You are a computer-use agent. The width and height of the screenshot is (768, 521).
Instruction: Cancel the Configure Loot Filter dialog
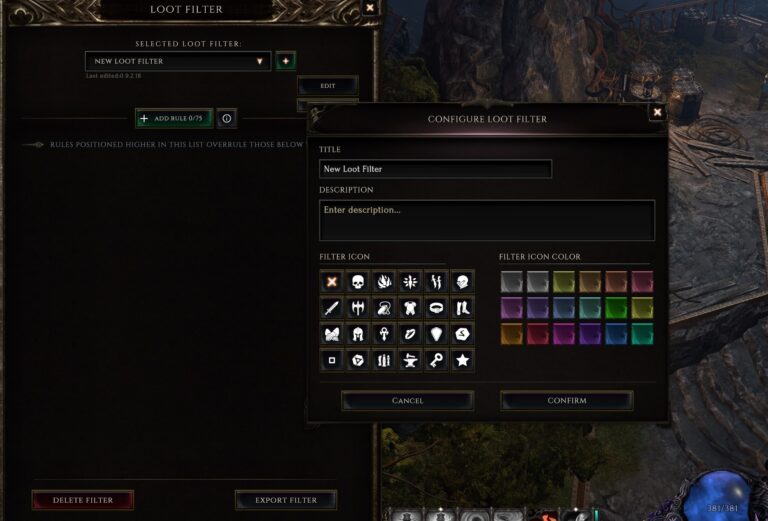pyautogui.click(x=407, y=401)
